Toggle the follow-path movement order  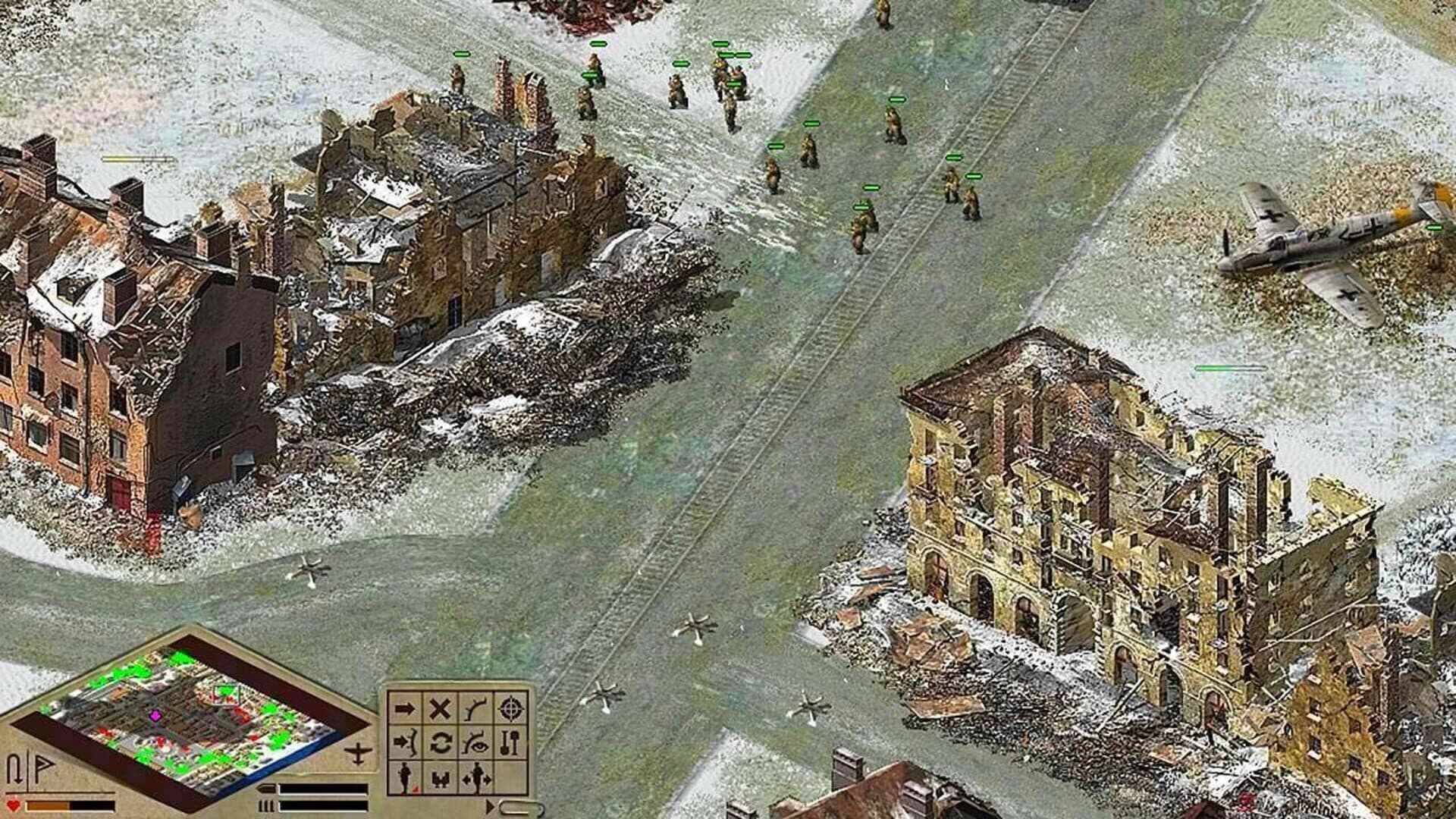click(x=475, y=709)
